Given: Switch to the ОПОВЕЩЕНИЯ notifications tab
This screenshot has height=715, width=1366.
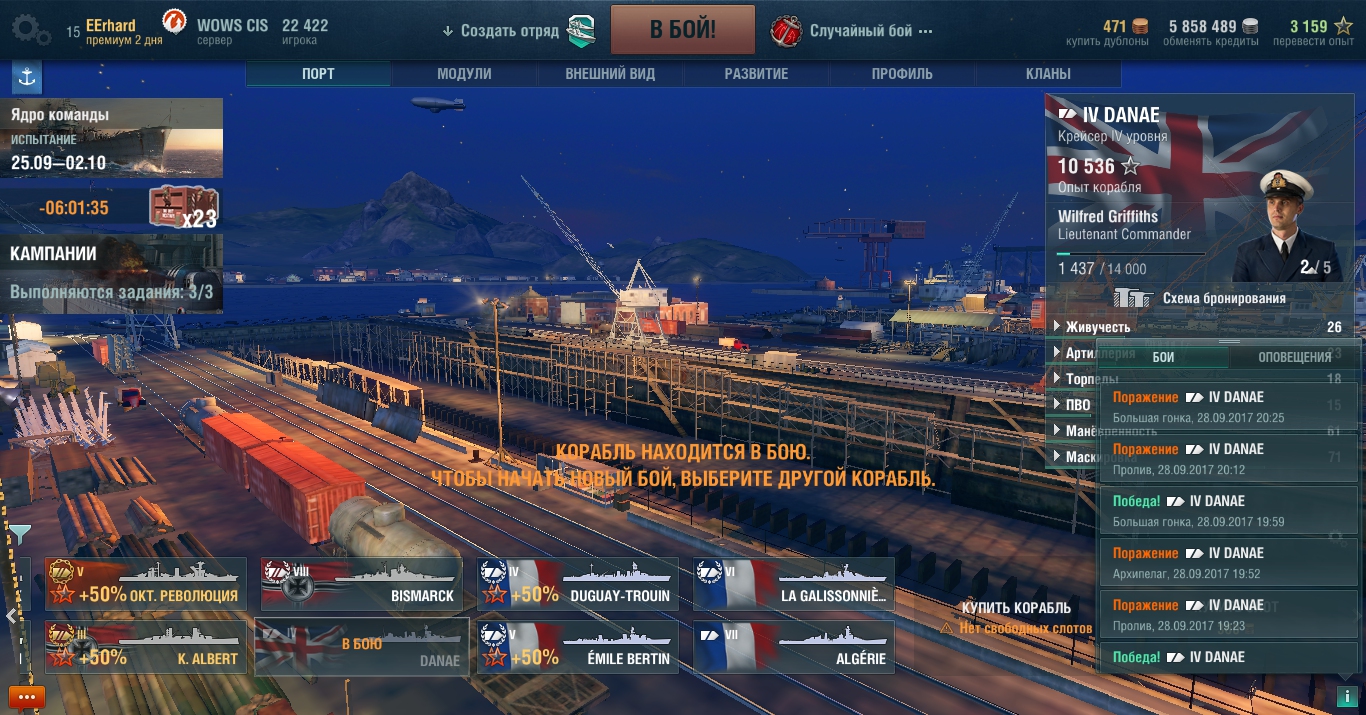Looking at the screenshot, I should click(1294, 357).
